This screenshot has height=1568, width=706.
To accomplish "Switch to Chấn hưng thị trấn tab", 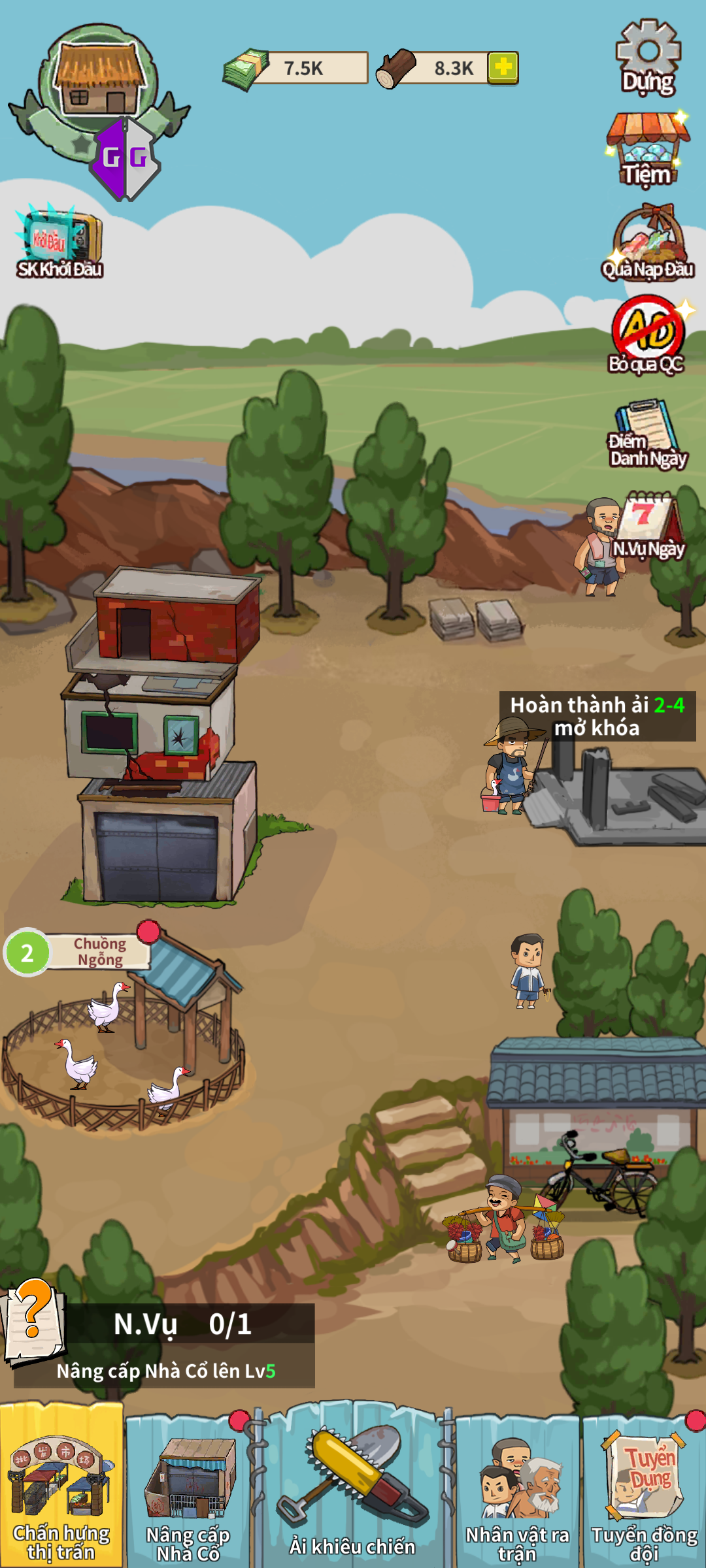I will [x=61, y=1486].
